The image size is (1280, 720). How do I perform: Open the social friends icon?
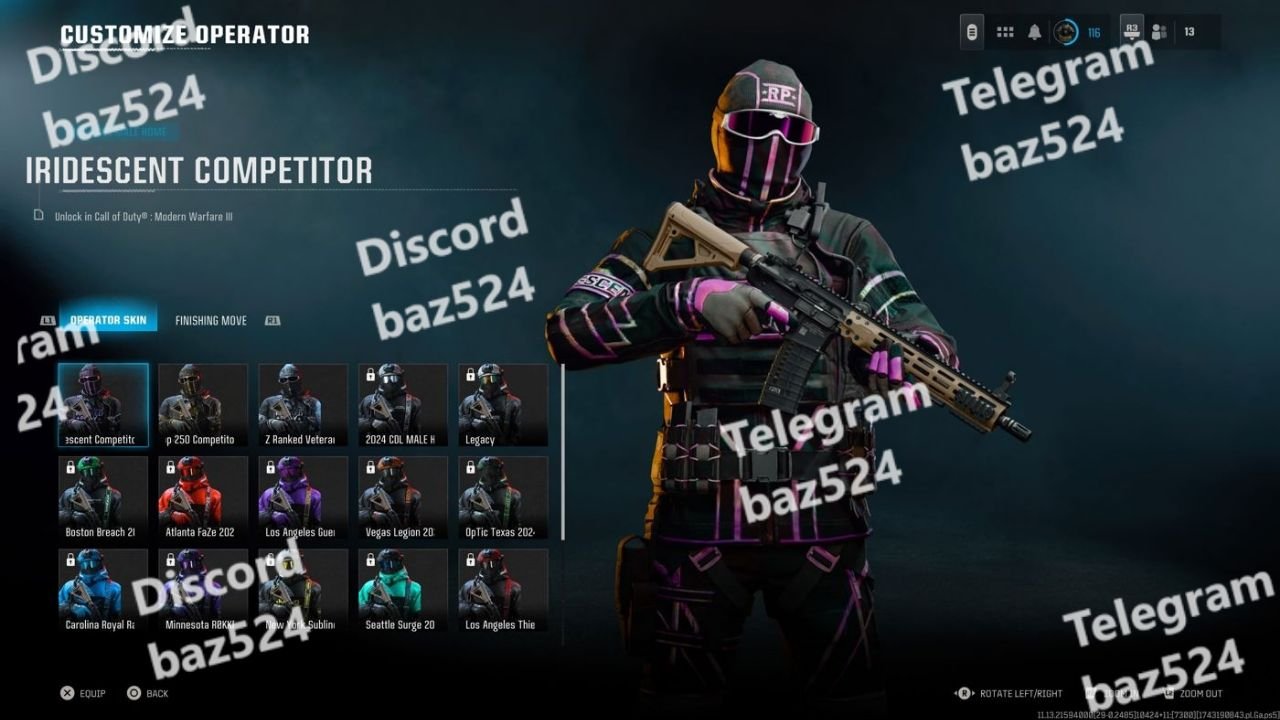(1159, 32)
